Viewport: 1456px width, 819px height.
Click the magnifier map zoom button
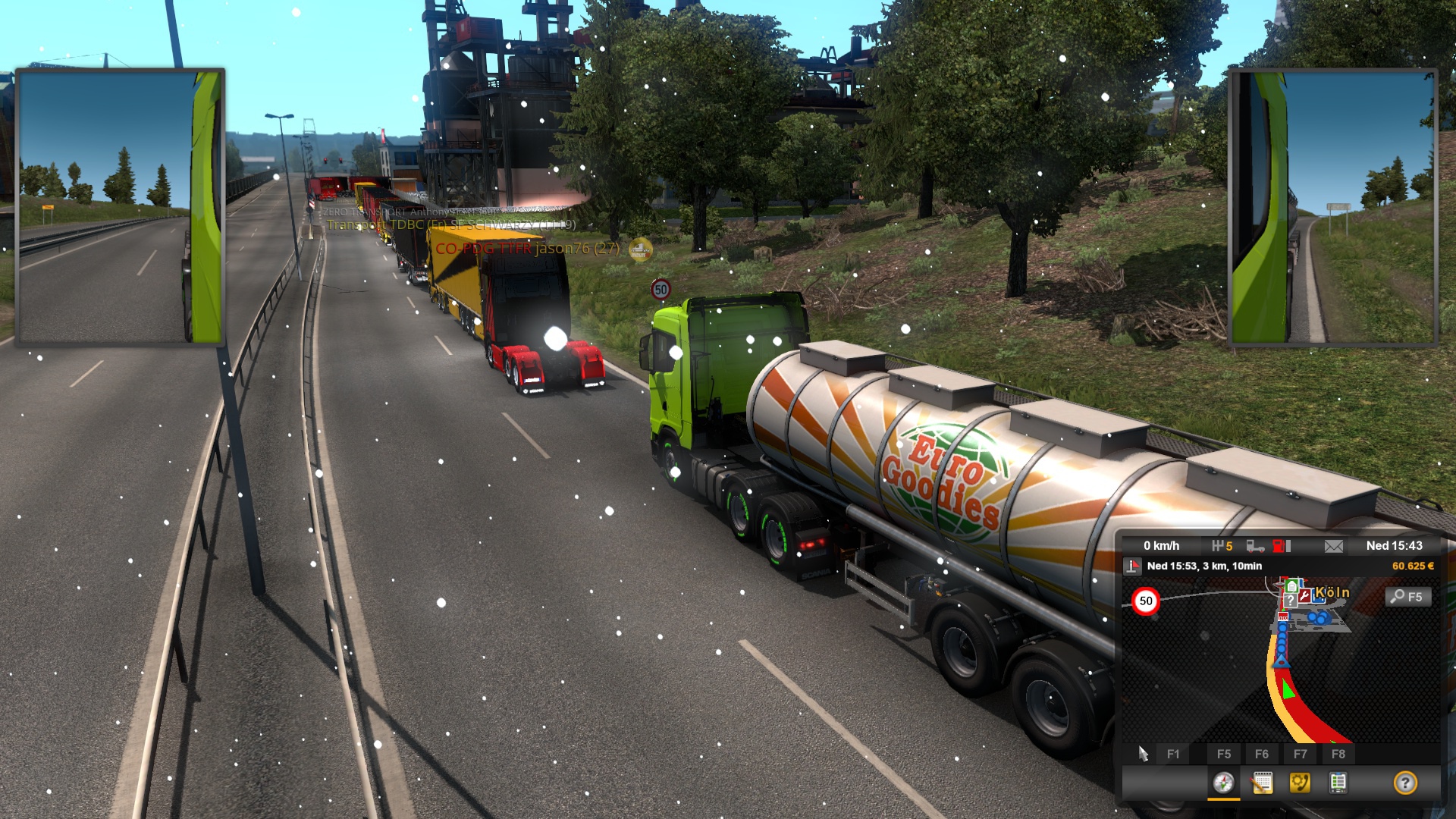tap(1408, 597)
